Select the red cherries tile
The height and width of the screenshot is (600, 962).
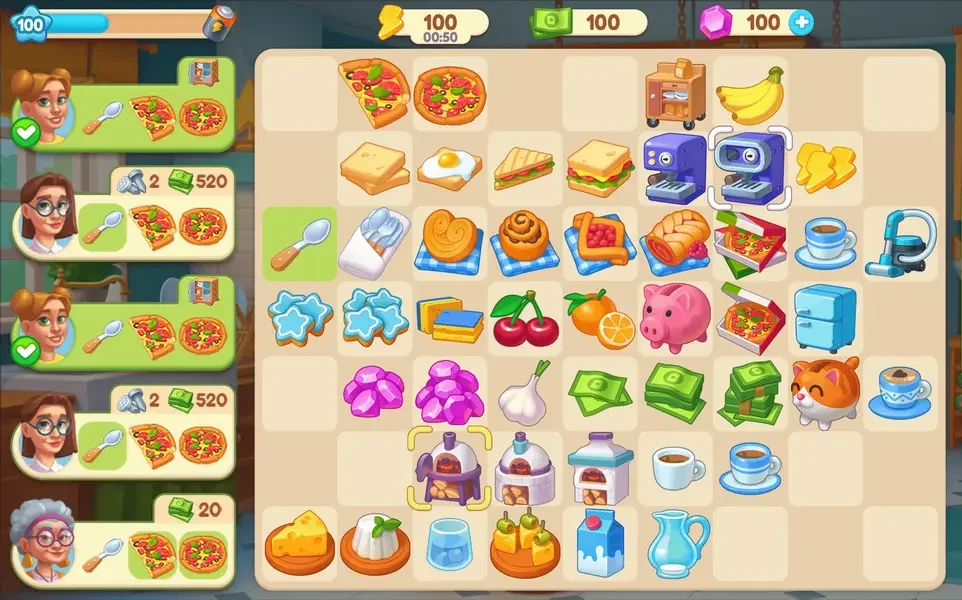click(525, 318)
